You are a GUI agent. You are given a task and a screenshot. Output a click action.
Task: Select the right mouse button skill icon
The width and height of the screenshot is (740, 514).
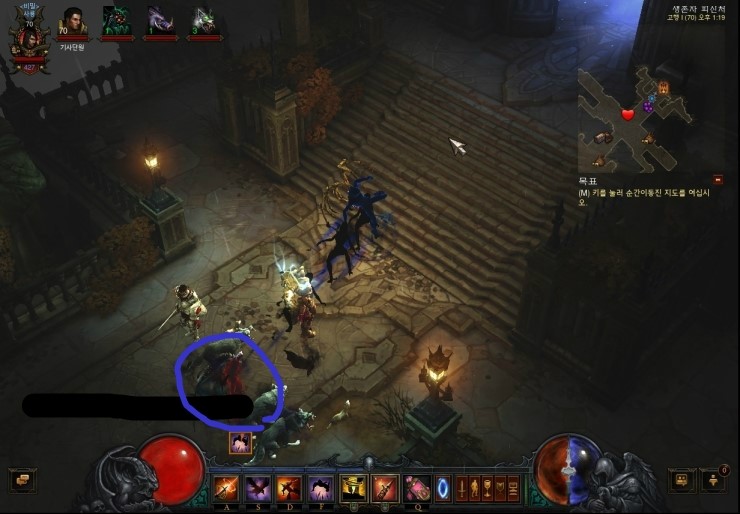(x=385, y=488)
